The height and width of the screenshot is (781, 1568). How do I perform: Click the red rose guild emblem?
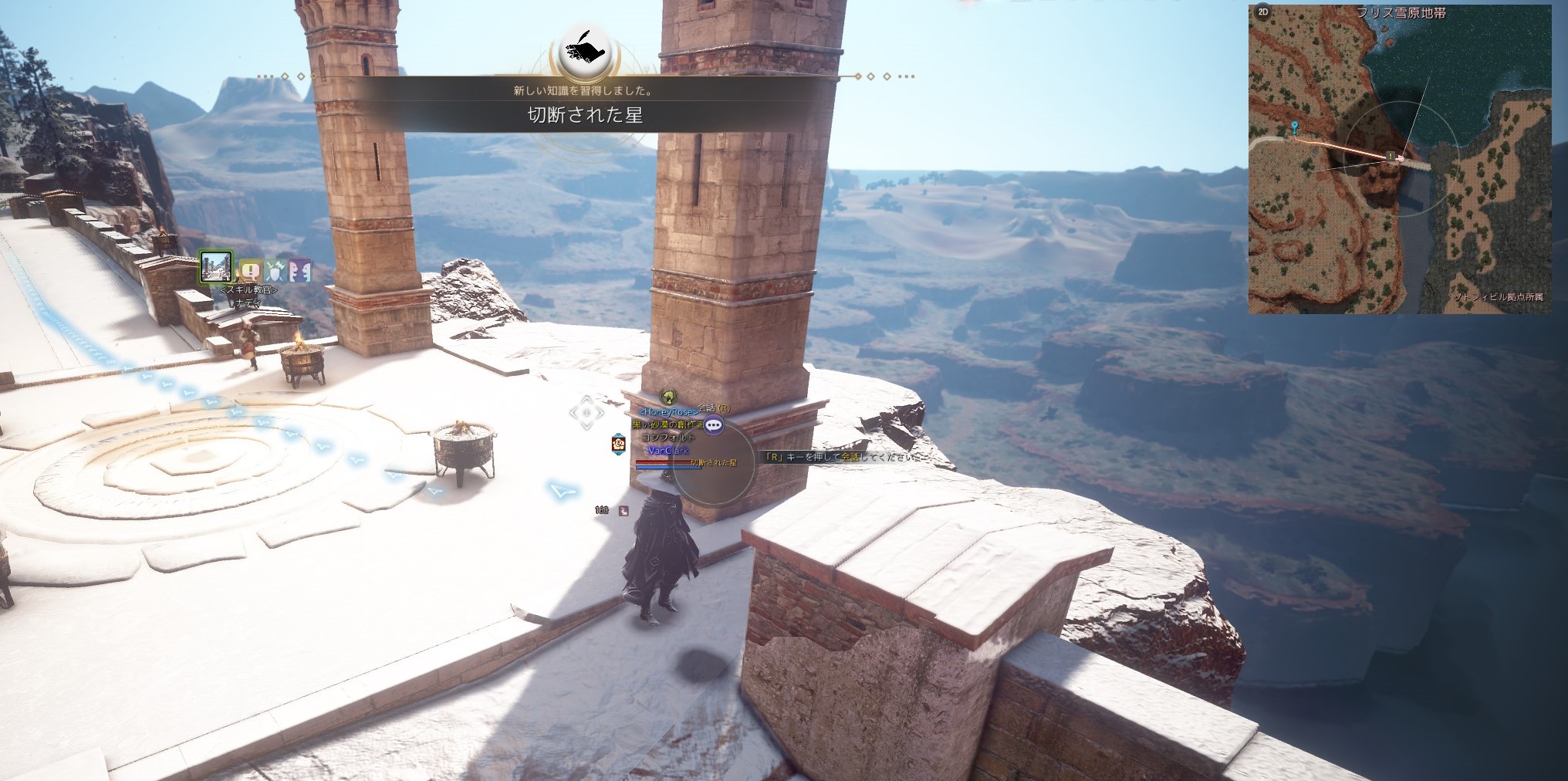coord(618,443)
